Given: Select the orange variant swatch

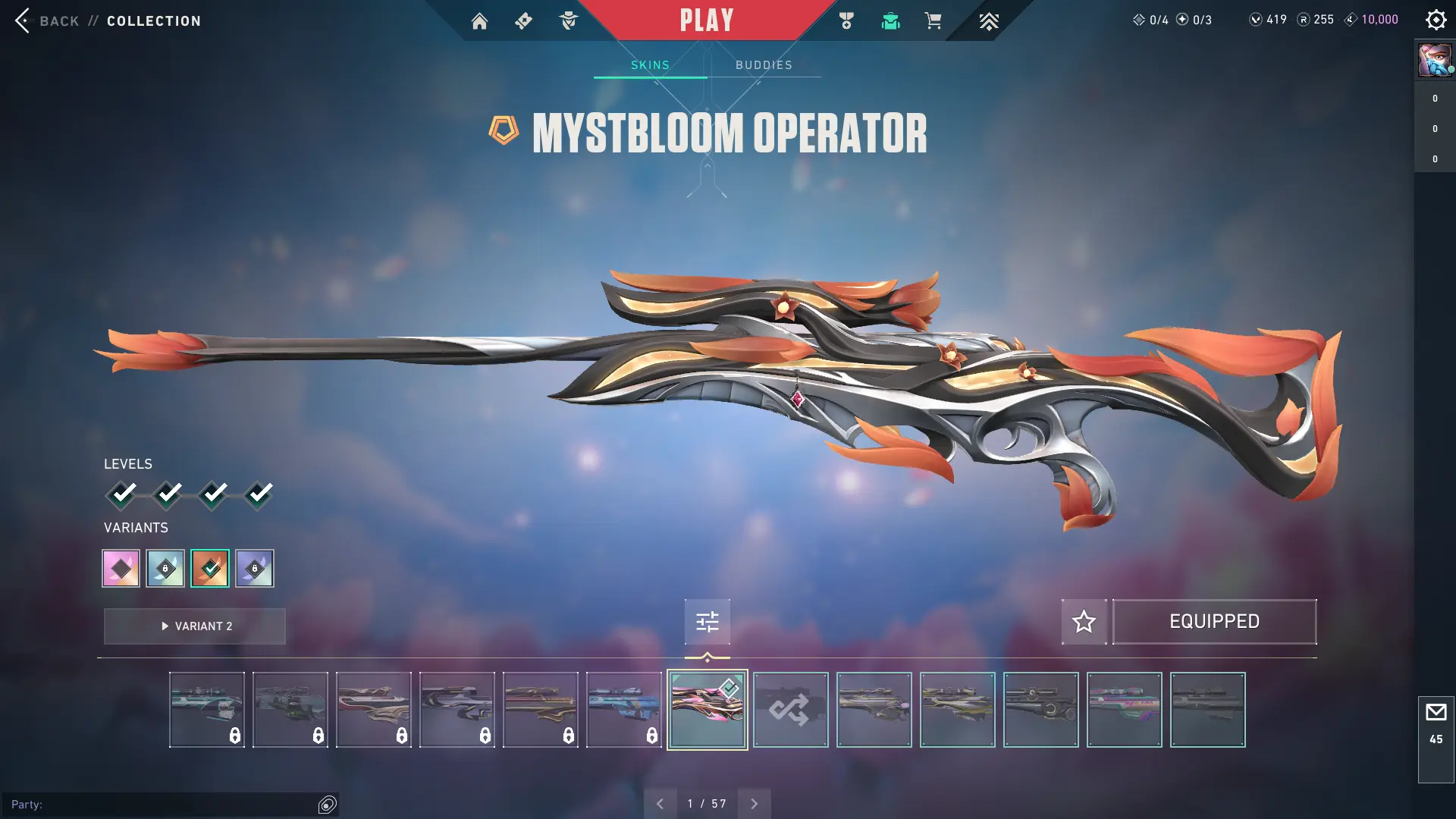Looking at the screenshot, I should coord(210,568).
